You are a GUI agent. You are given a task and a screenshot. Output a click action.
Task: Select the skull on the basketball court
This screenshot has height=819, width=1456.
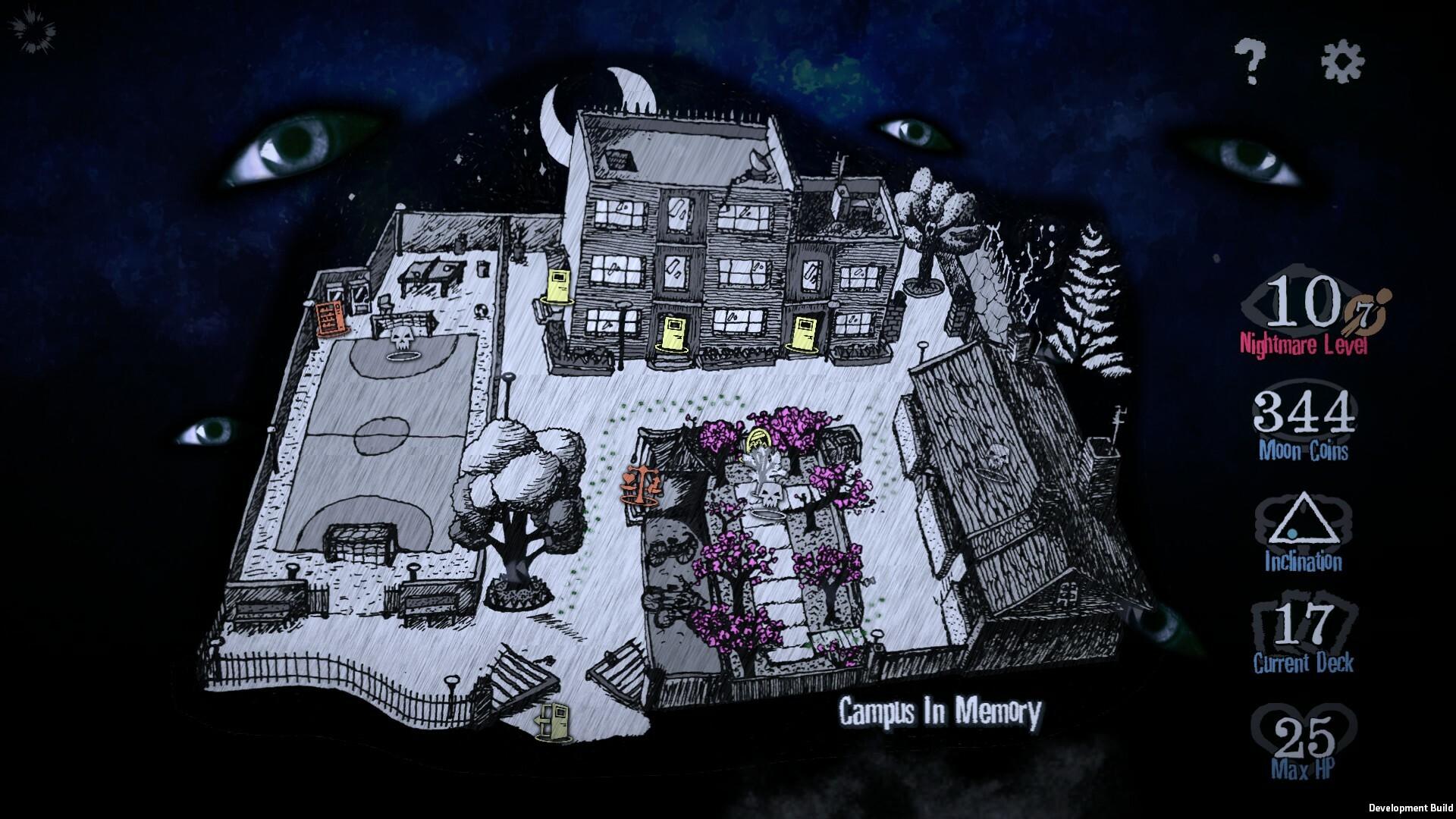tap(400, 339)
